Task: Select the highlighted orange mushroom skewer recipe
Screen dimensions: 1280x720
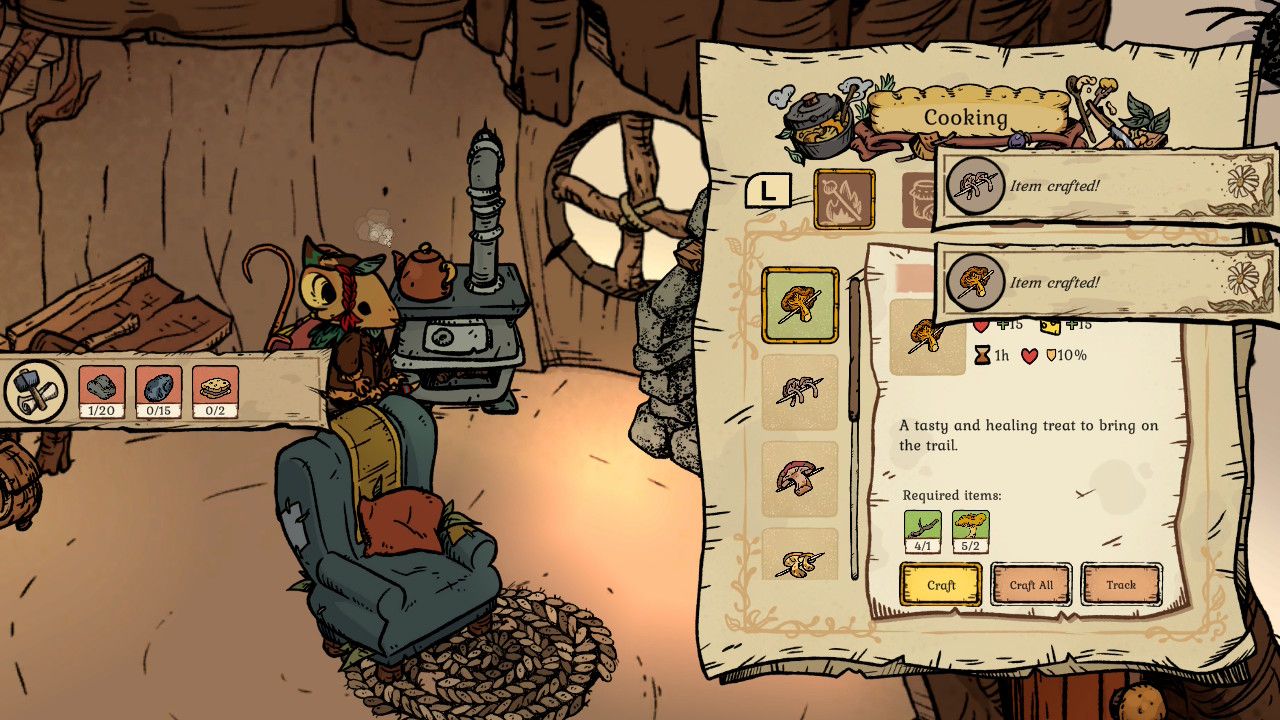Action: tap(800, 305)
